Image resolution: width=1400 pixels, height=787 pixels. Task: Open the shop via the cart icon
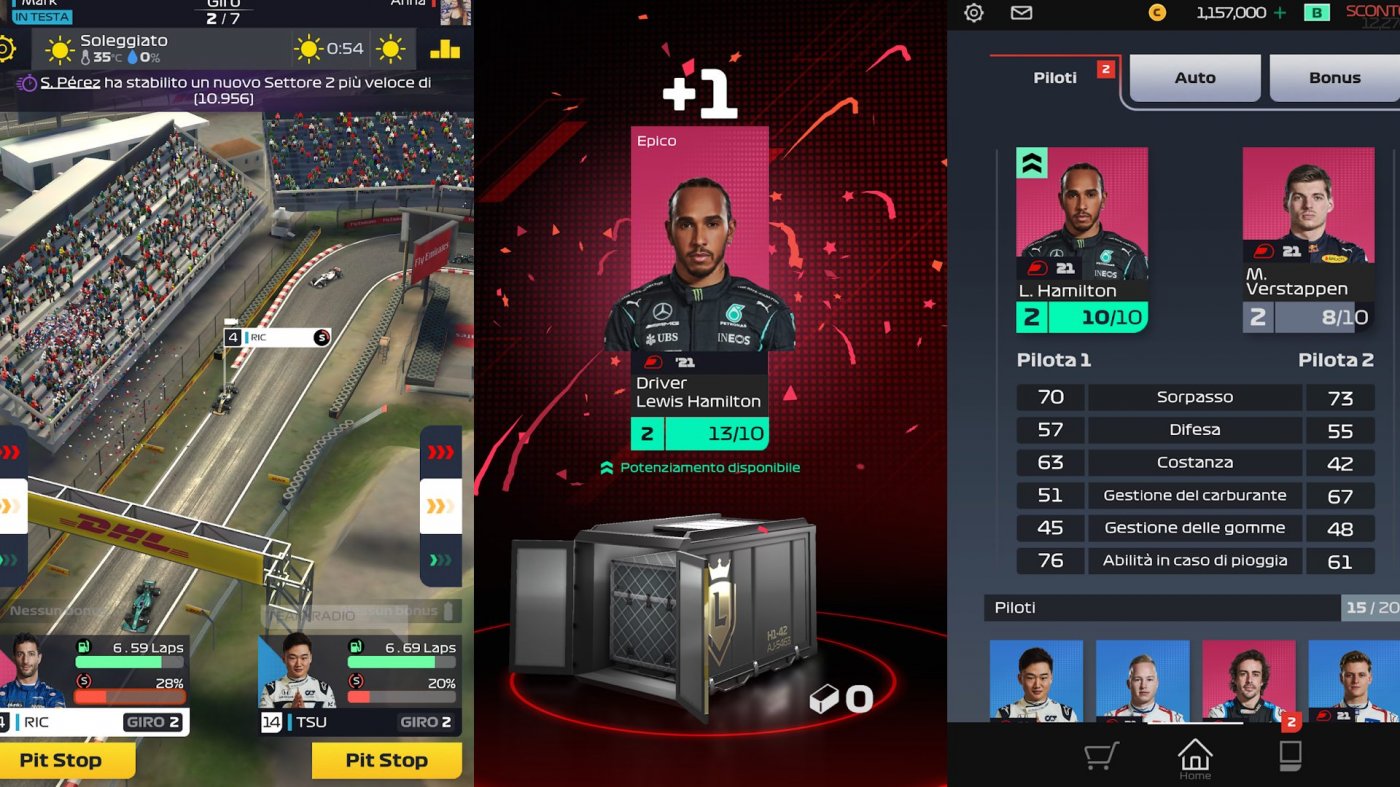[x=1100, y=757]
